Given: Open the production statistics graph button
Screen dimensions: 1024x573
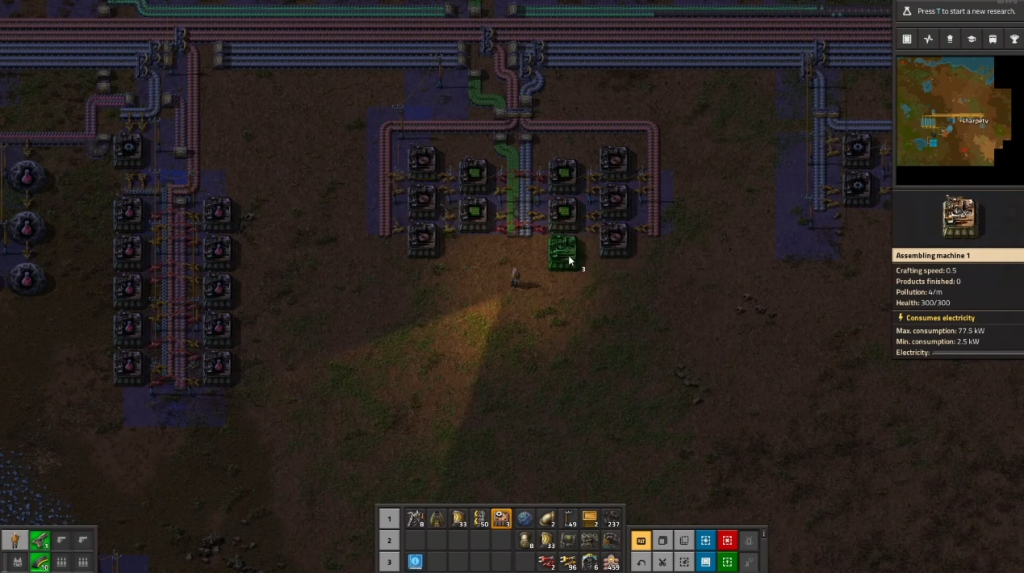Looking at the screenshot, I should pos(928,39).
